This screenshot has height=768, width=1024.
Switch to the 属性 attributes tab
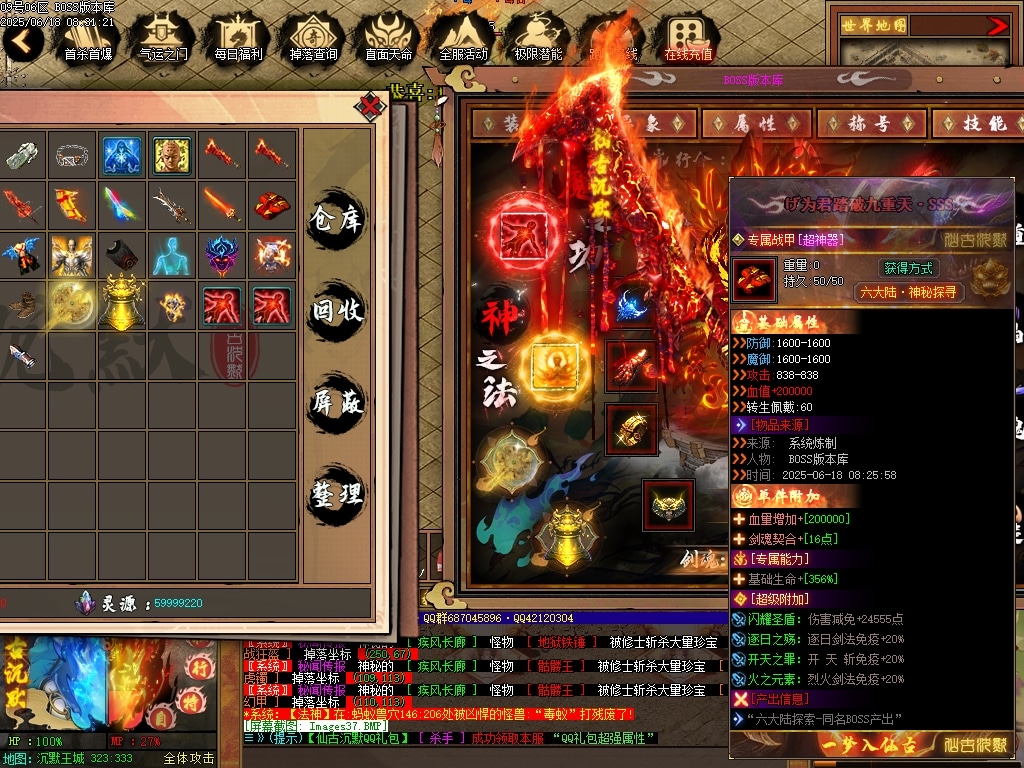point(756,123)
